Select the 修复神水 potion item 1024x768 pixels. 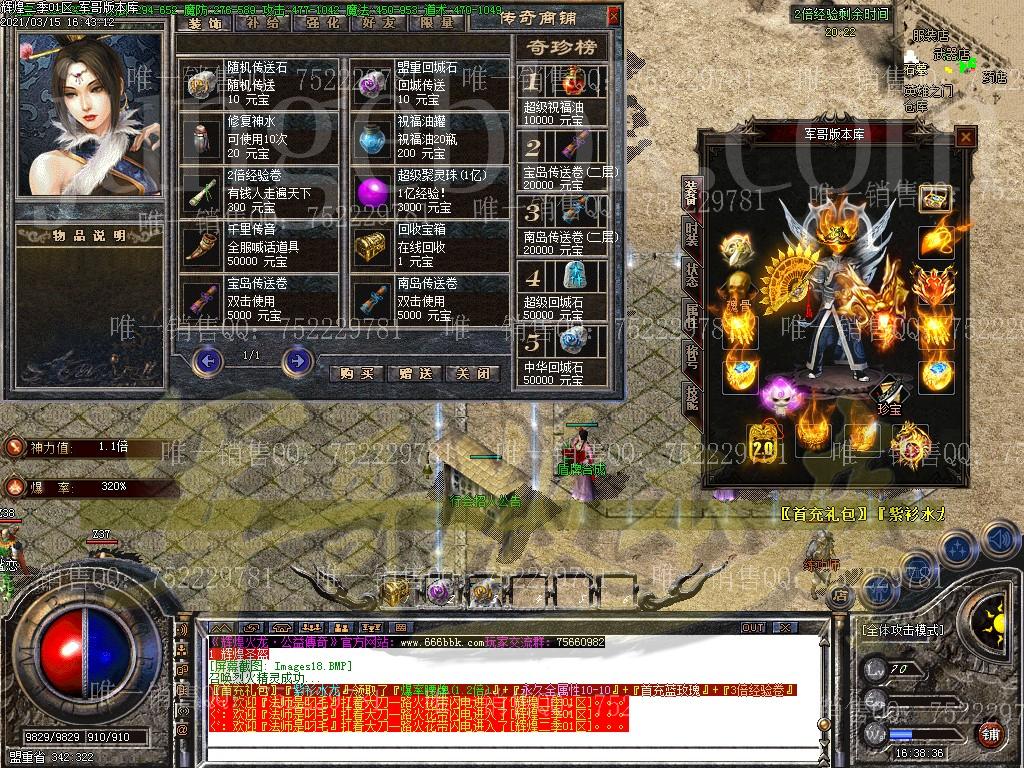point(203,137)
